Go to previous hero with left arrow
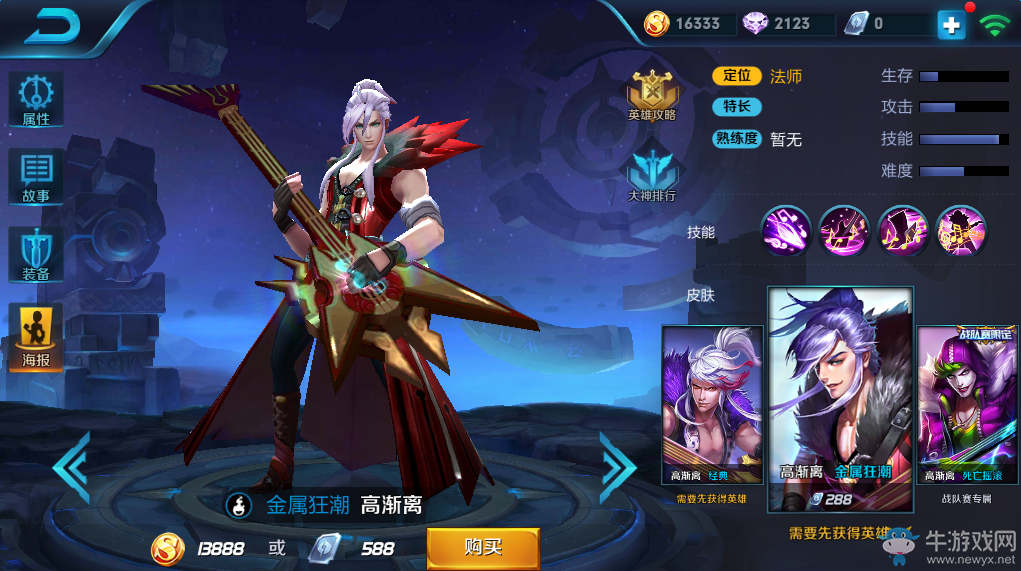Viewport: 1021px width, 571px height. click(72, 466)
